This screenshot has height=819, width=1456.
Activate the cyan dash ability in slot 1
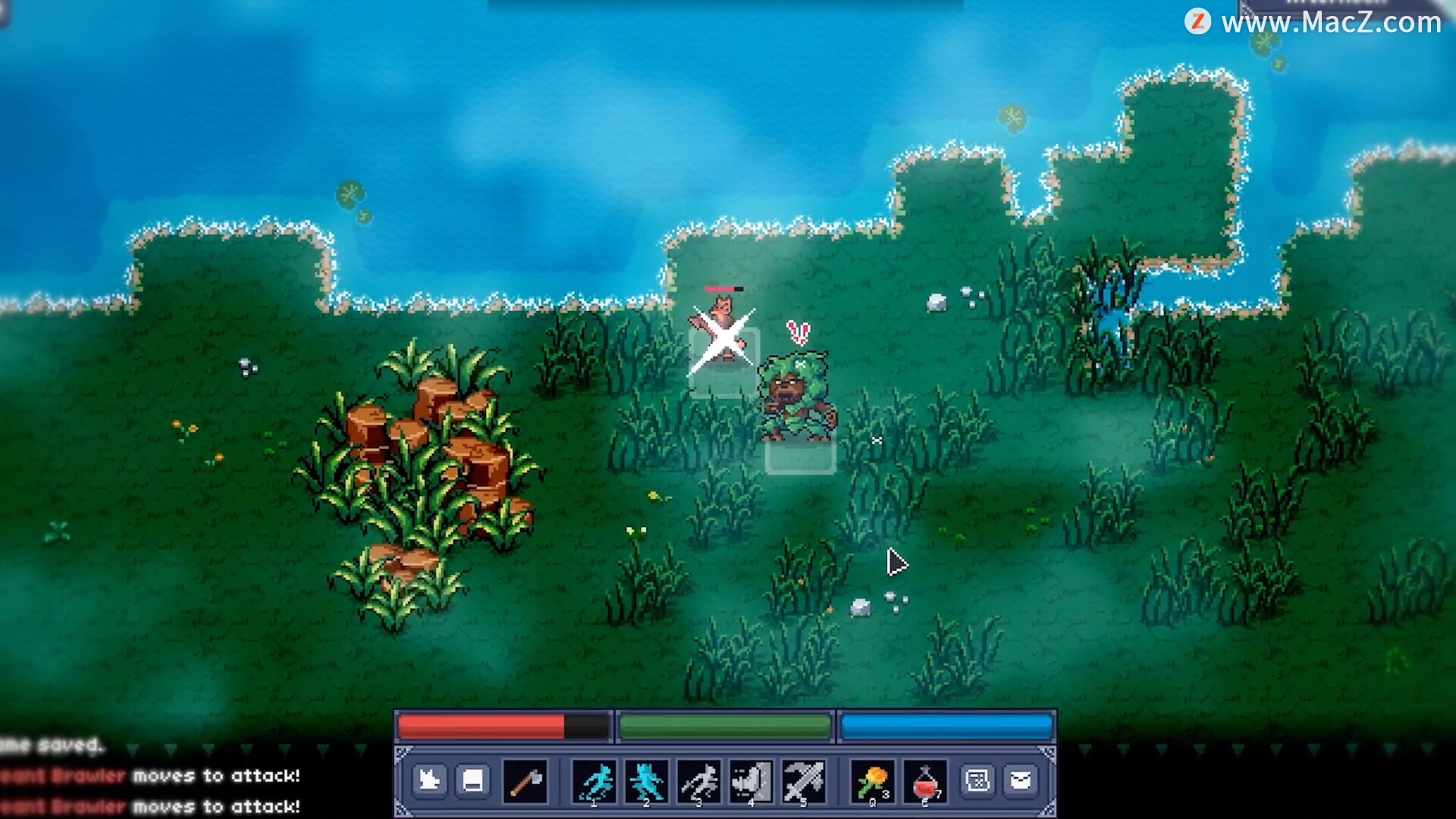coord(595,781)
